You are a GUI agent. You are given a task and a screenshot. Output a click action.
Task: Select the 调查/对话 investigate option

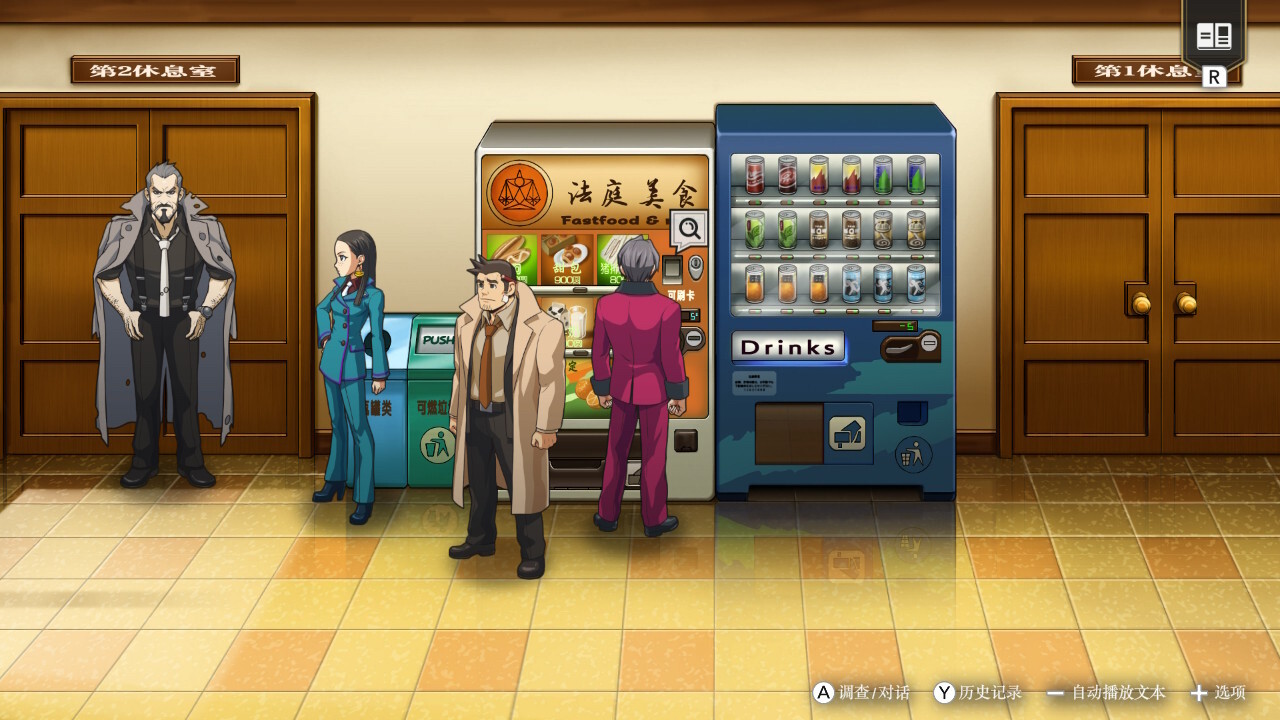click(862, 693)
